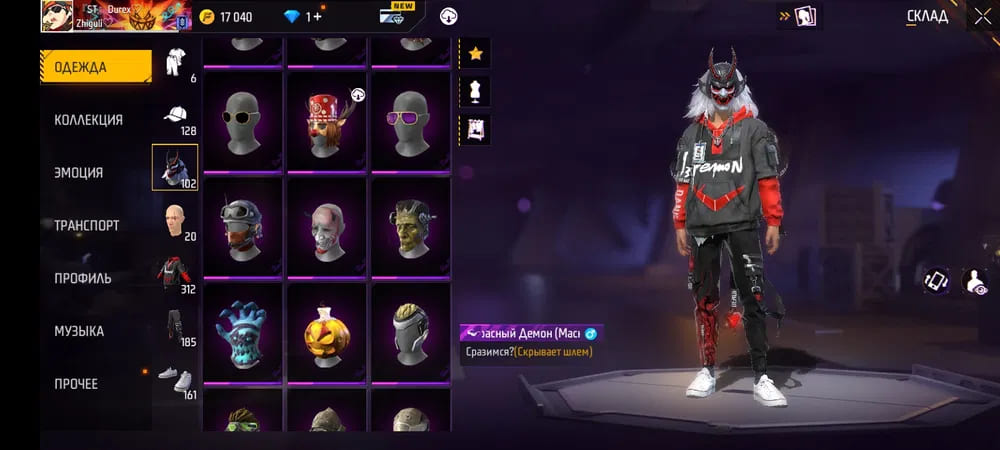
Task: Switch to the КОЛЛЕКЦИЯ tab
Action: (89, 120)
